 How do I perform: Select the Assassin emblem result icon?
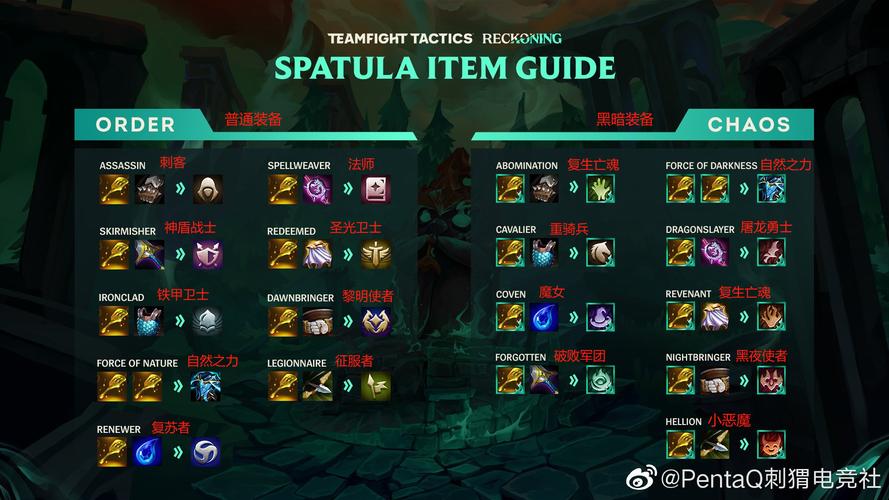(207, 189)
